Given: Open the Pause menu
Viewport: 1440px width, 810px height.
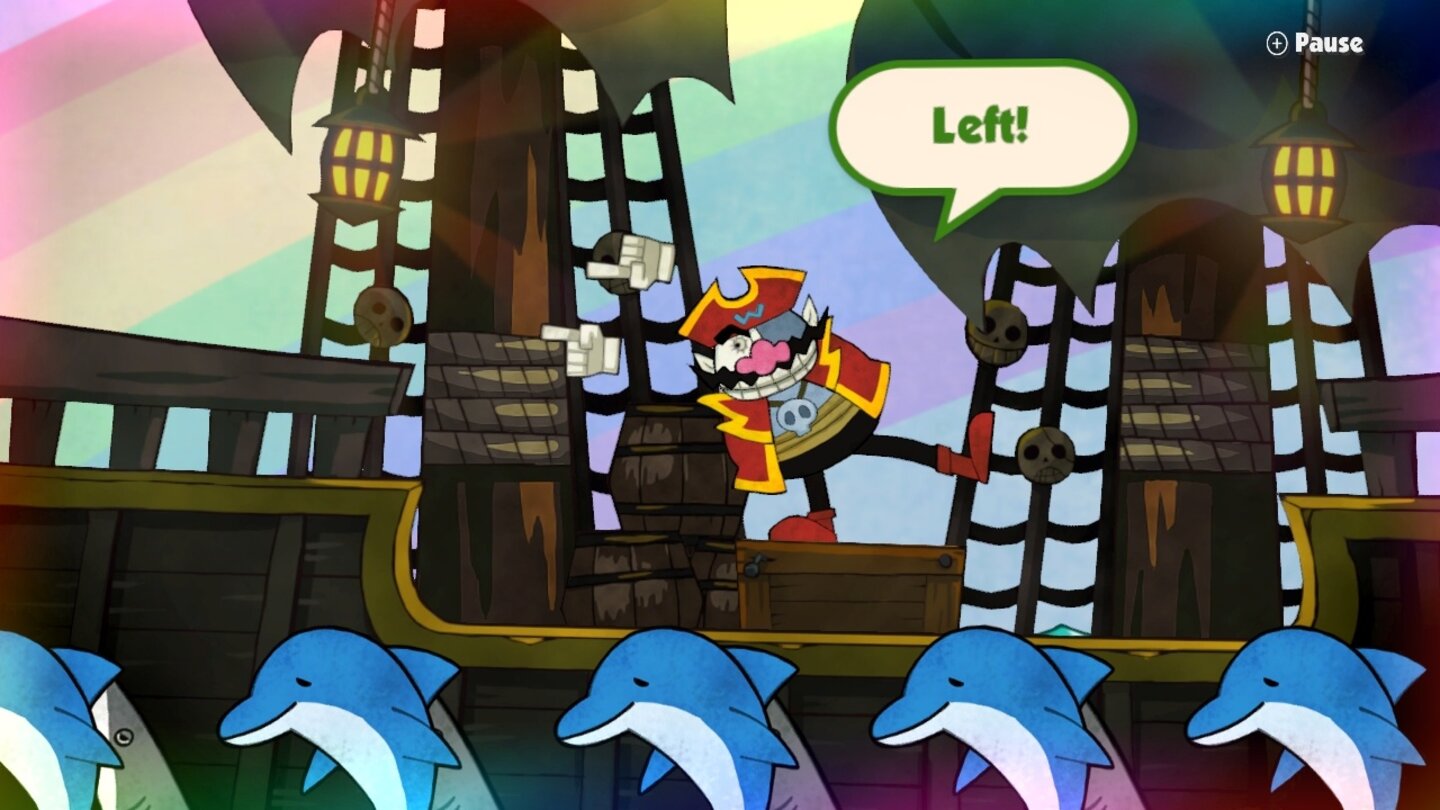Looking at the screenshot, I should pos(1327,44).
